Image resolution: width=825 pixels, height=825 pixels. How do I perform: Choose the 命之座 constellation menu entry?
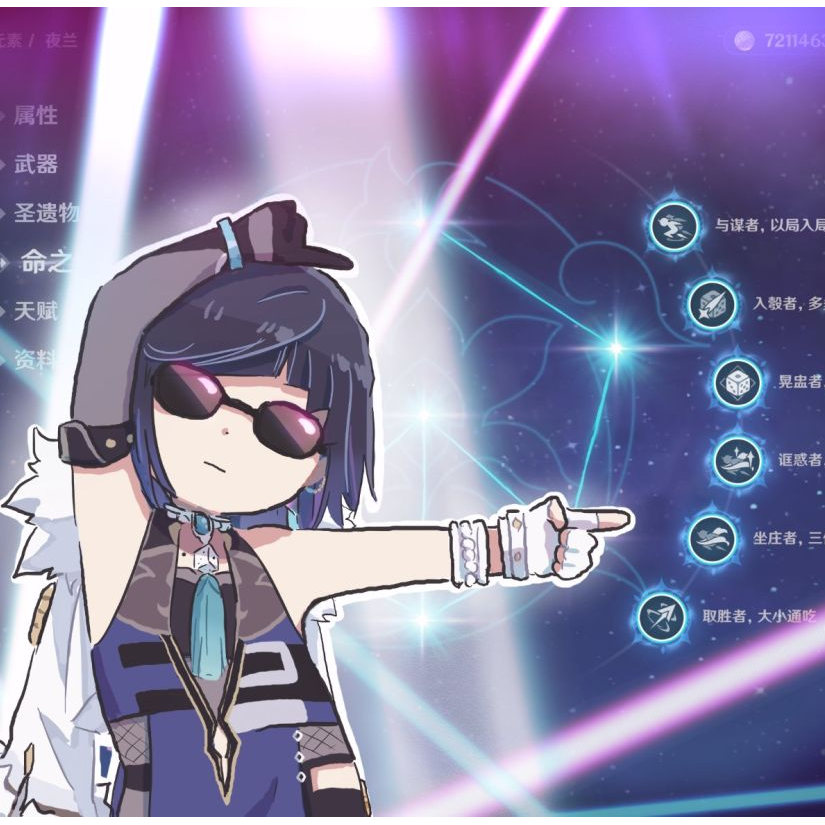click(47, 262)
